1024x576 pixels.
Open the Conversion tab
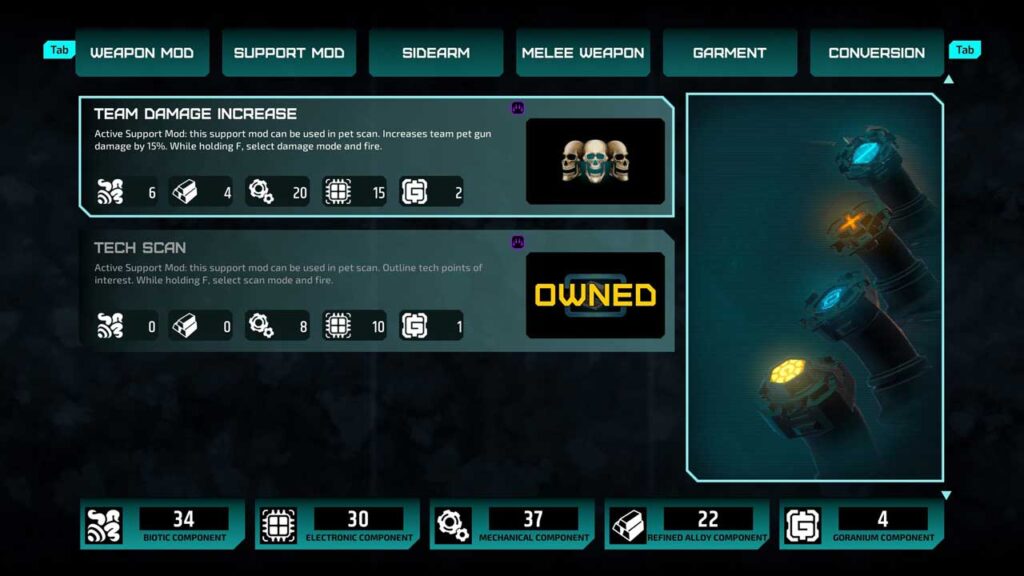(877, 53)
